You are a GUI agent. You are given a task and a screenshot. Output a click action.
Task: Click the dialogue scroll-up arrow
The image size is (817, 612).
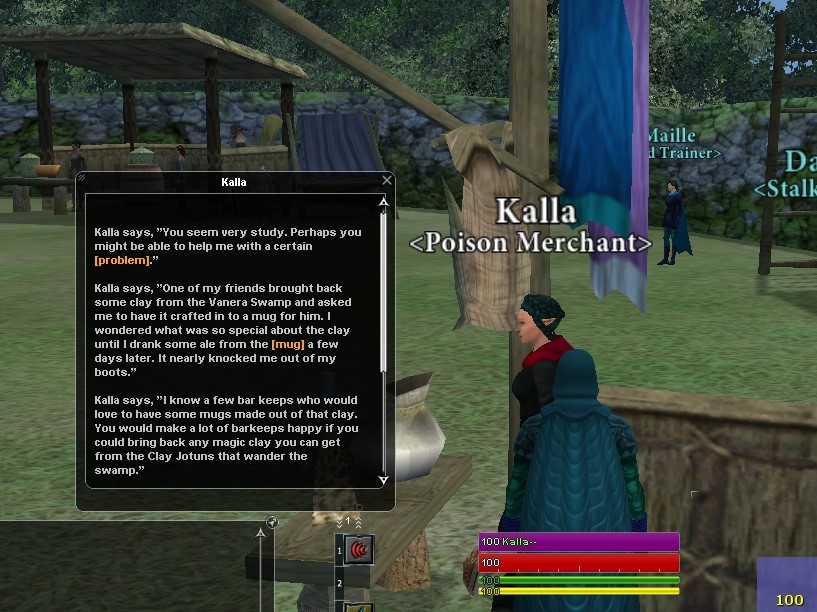(x=382, y=204)
